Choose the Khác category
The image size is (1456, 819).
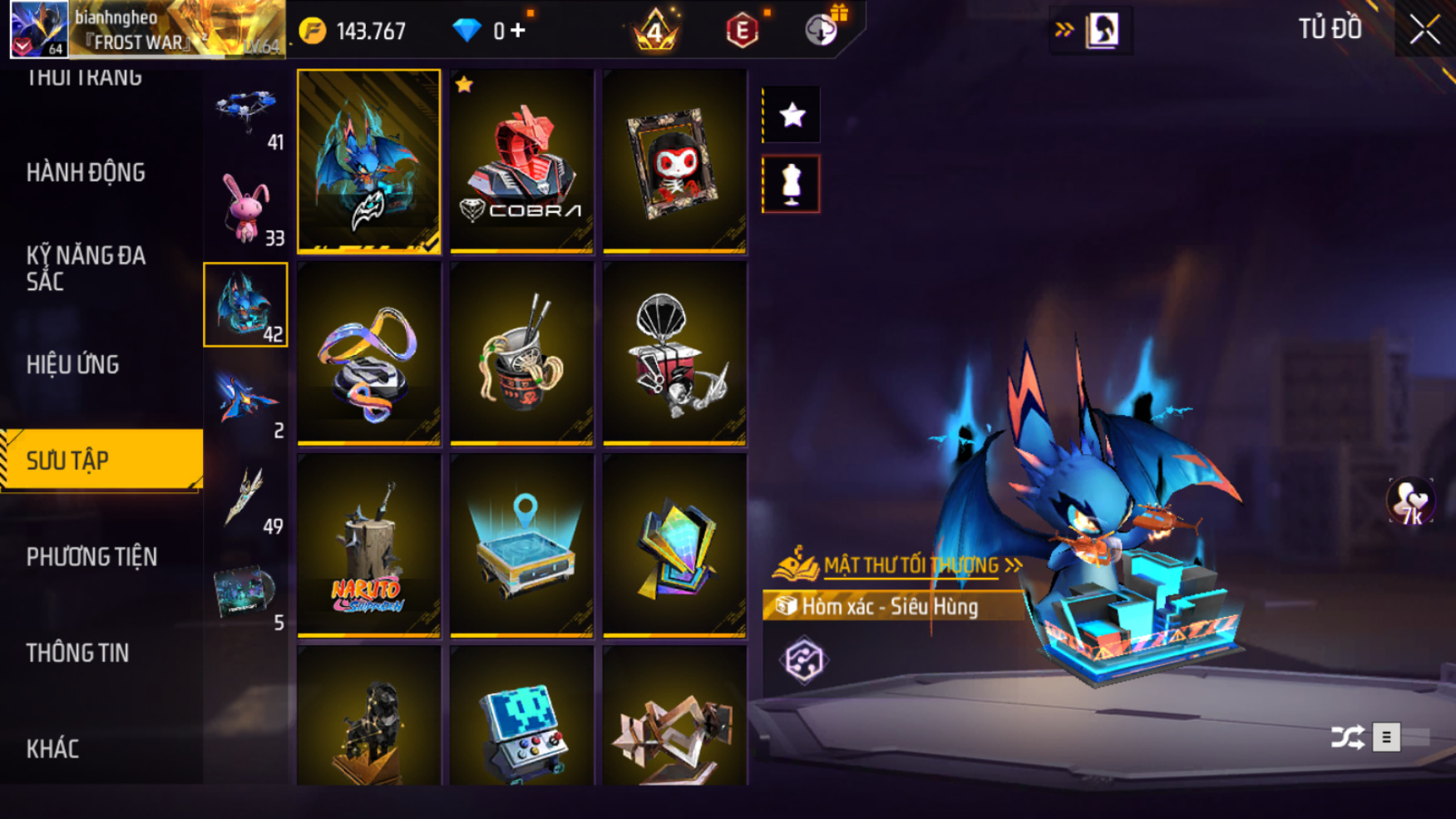pyautogui.click(x=52, y=749)
